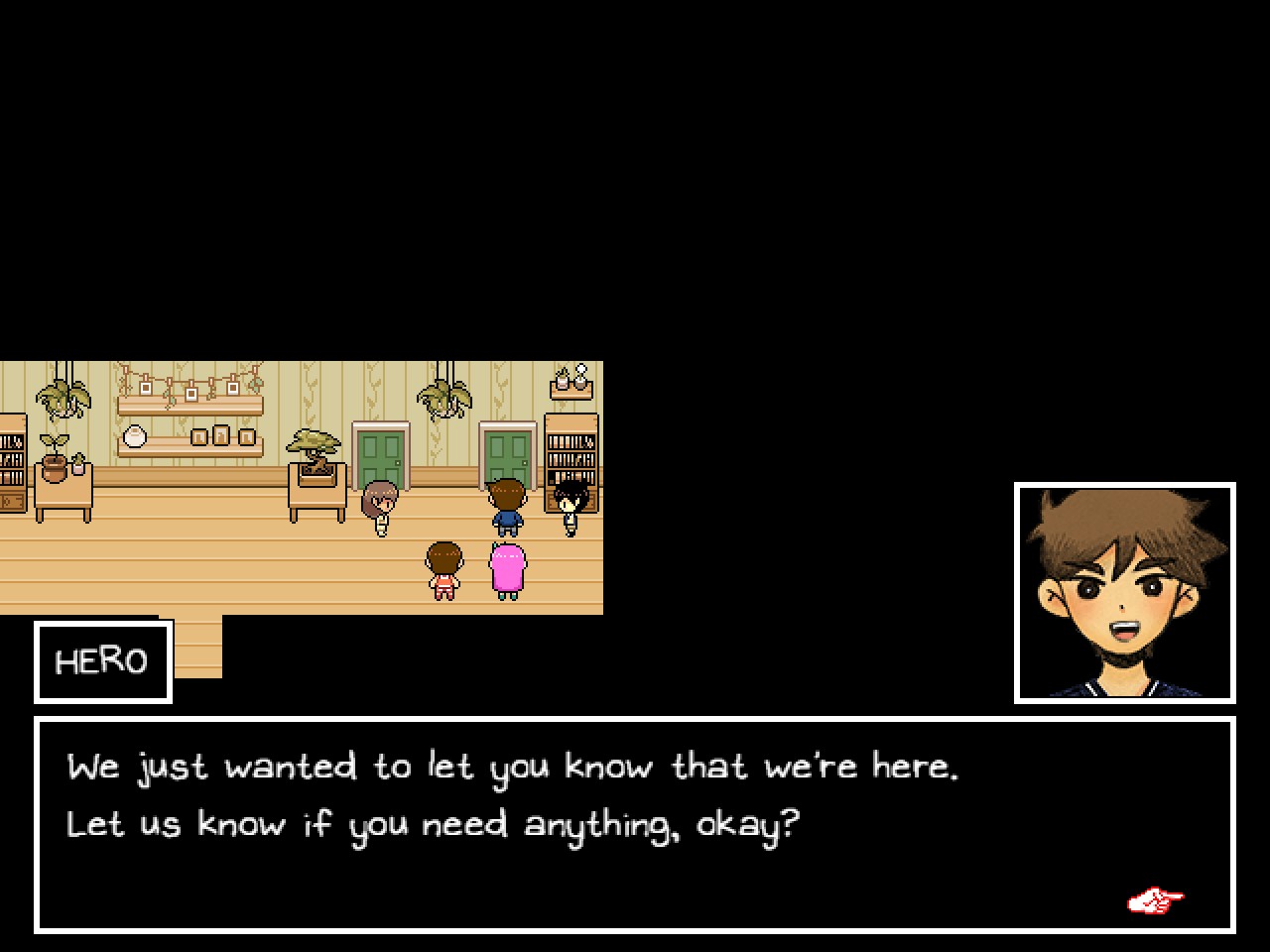The image size is (1270, 952).
Task: Click the HERO name box
Action: pos(102,660)
